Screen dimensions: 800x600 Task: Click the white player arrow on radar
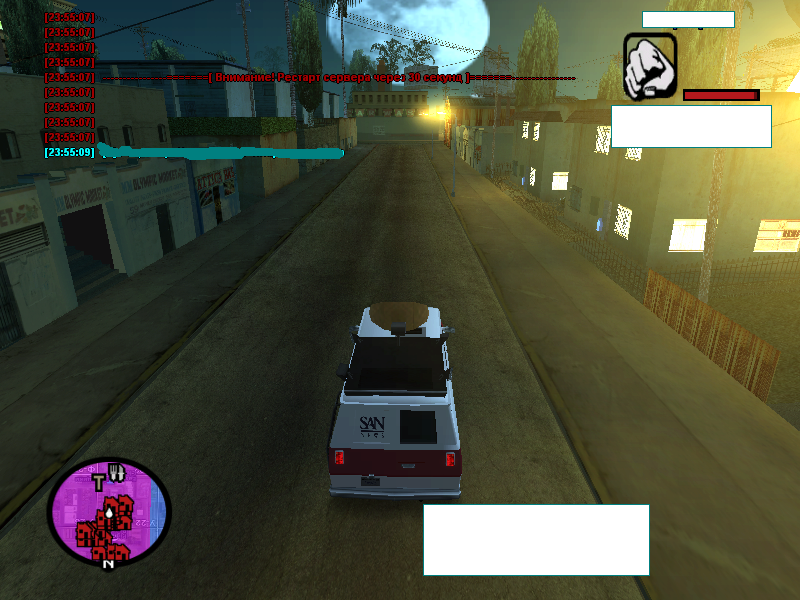click(x=107, y=513)
